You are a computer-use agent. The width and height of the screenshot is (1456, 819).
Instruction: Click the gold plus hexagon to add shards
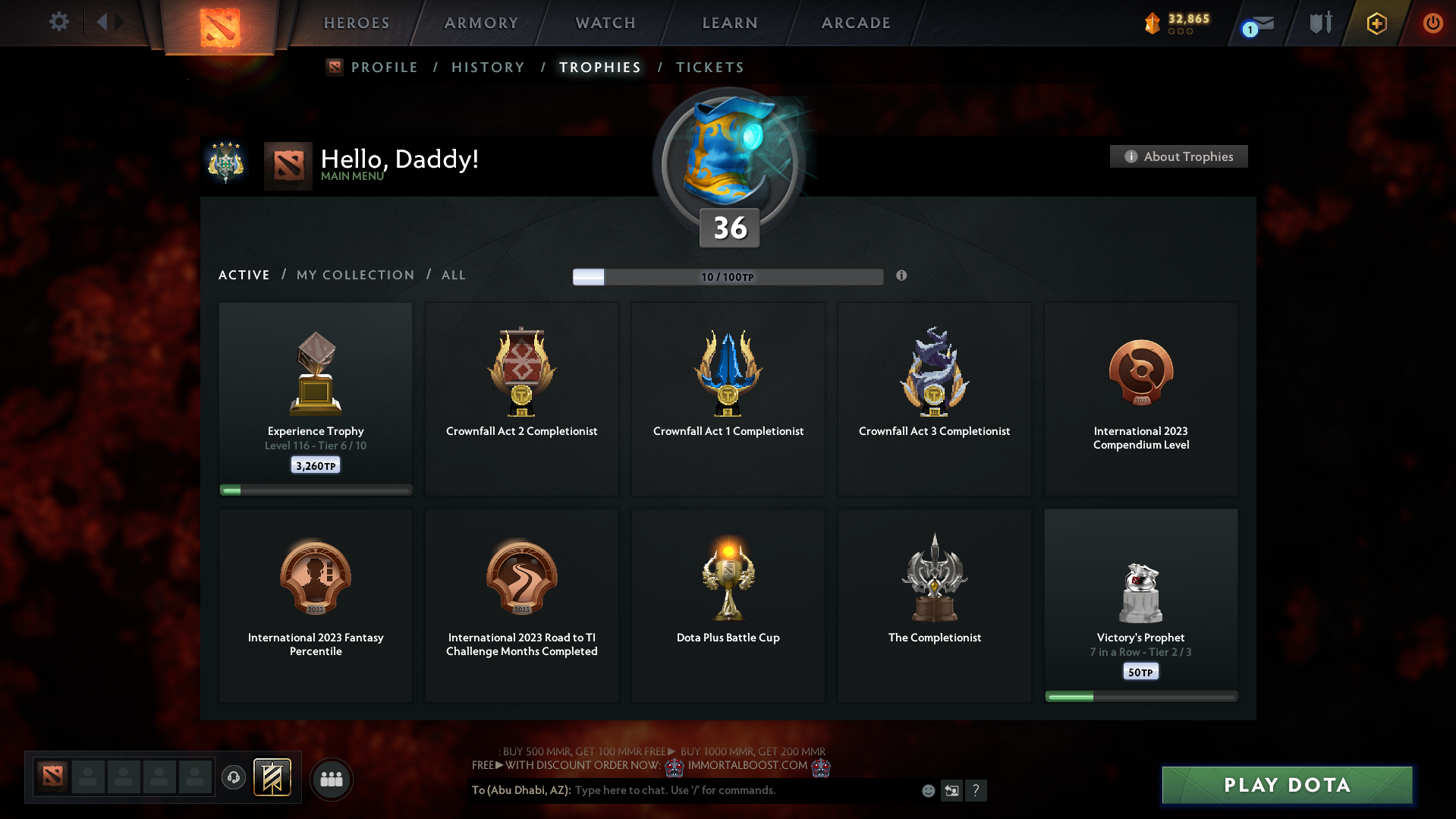(x=1376, y=23)
